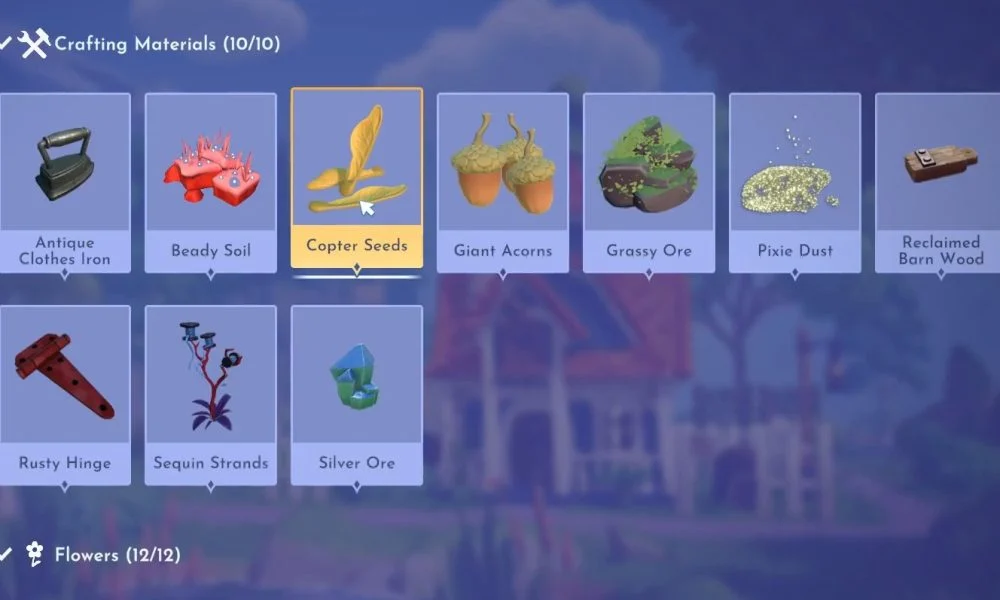Click the highlighted Copter Seeds card
This screenshot has height=600, width=1000.
pyautogui.click(x=357, y=180)
